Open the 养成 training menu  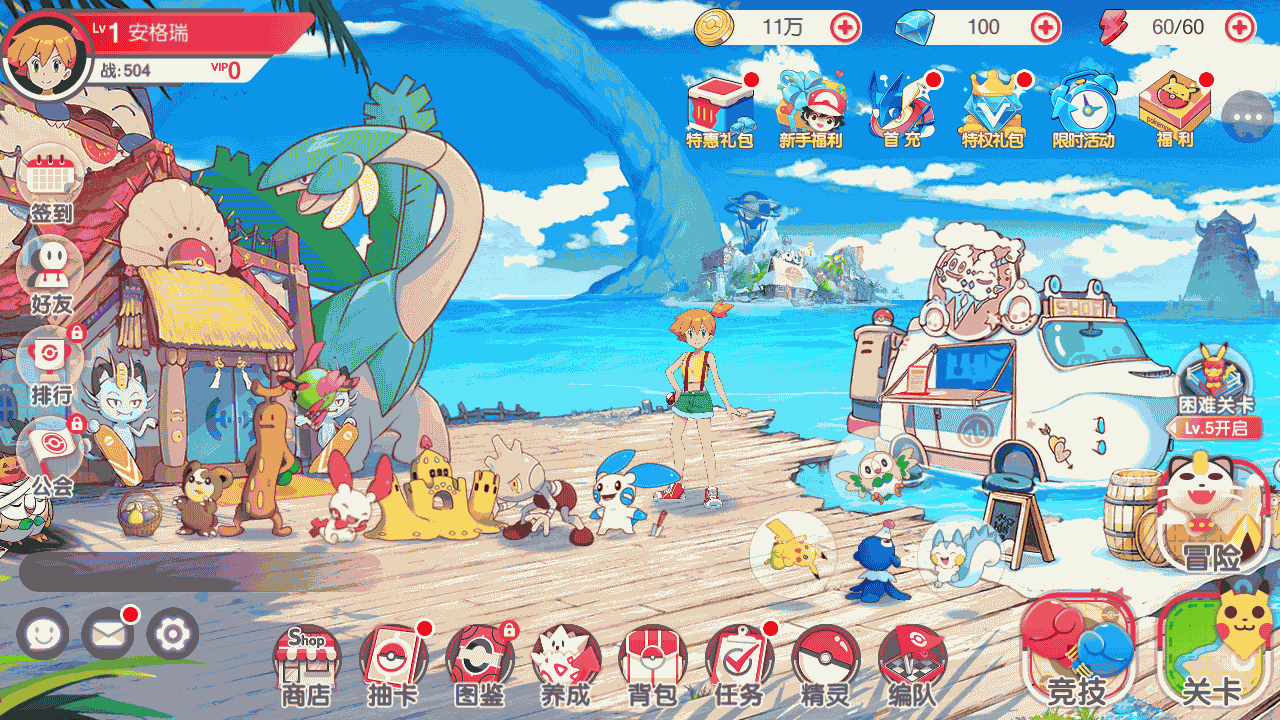566,662
